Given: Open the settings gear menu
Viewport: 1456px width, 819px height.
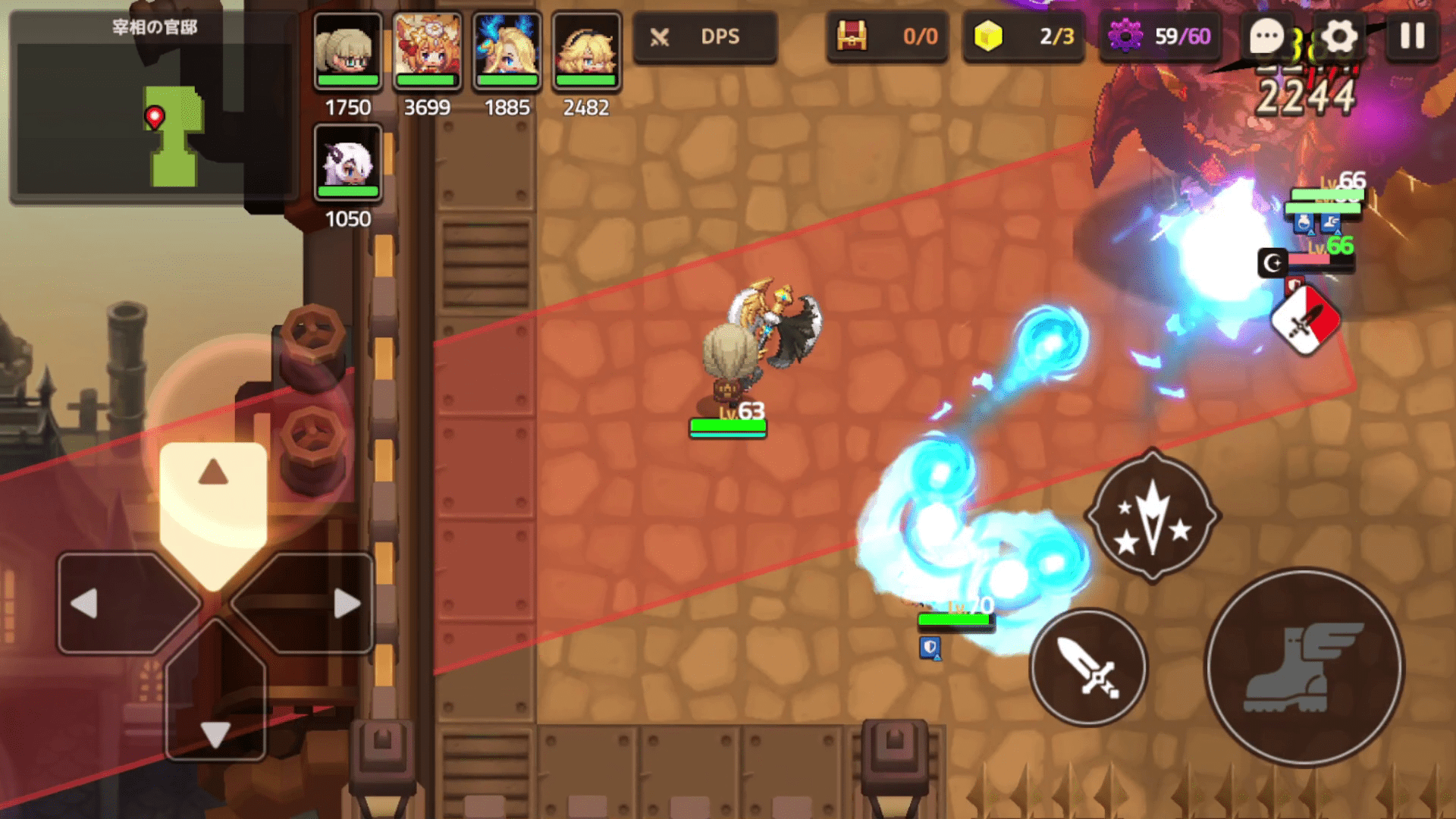Looking at the screenshot, I should (x=1339, y=36).
